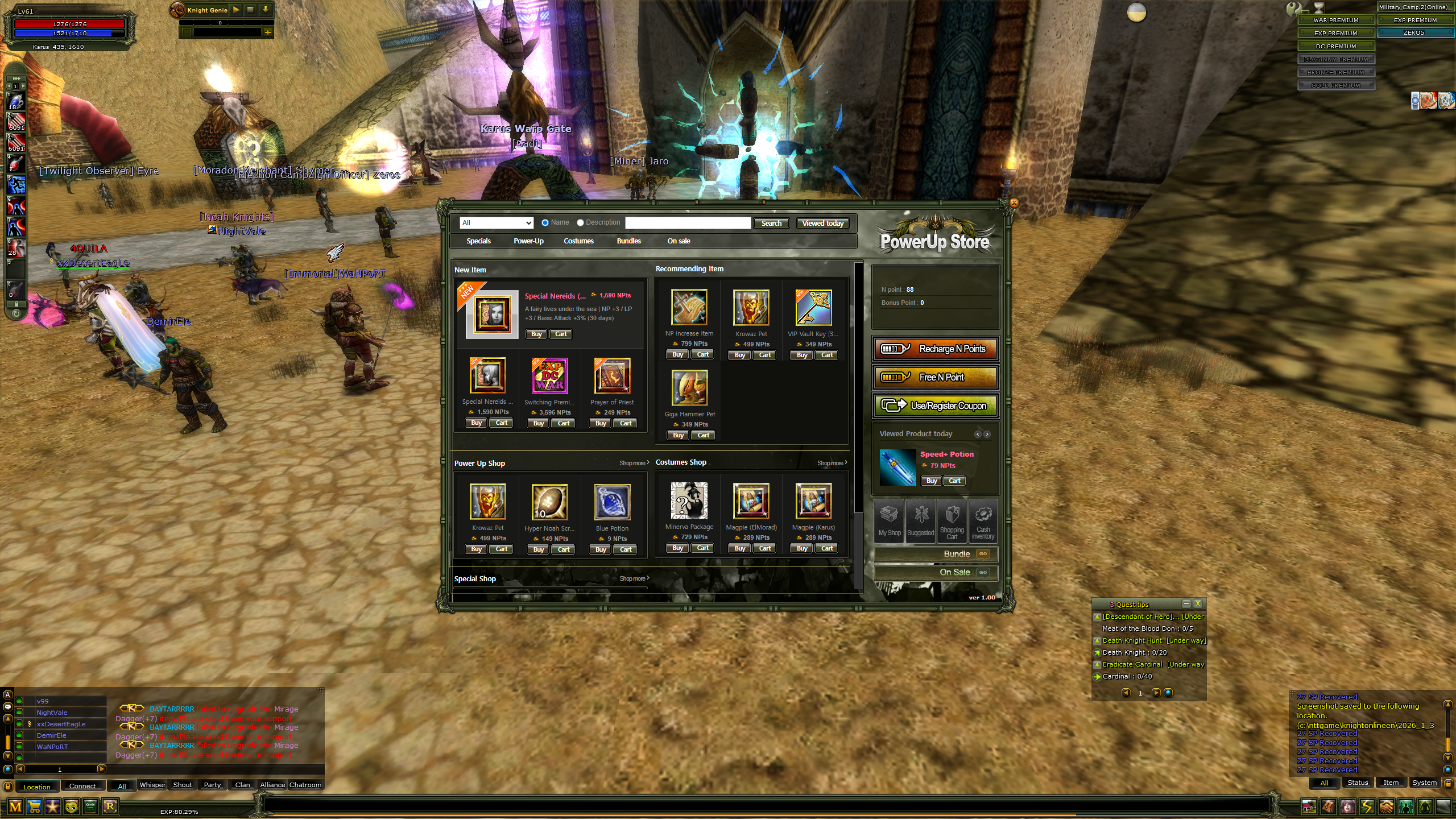
Task: Open the Shopping Cart
Action: pos(952,521)
